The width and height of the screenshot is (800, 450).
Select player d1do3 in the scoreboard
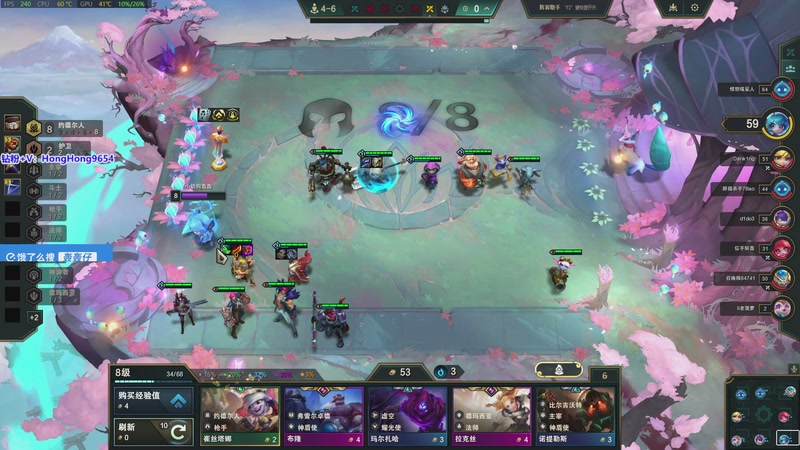click(781, 218)
